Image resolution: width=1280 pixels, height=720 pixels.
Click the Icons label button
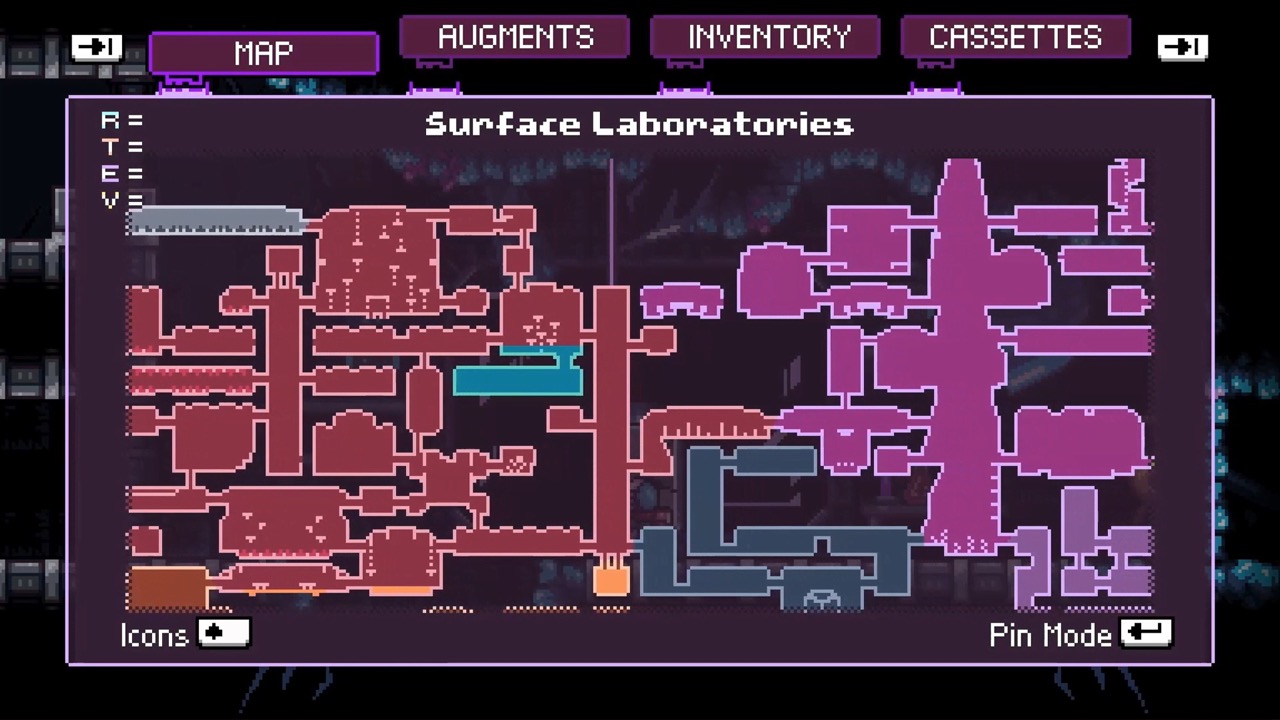coord(153,635)
